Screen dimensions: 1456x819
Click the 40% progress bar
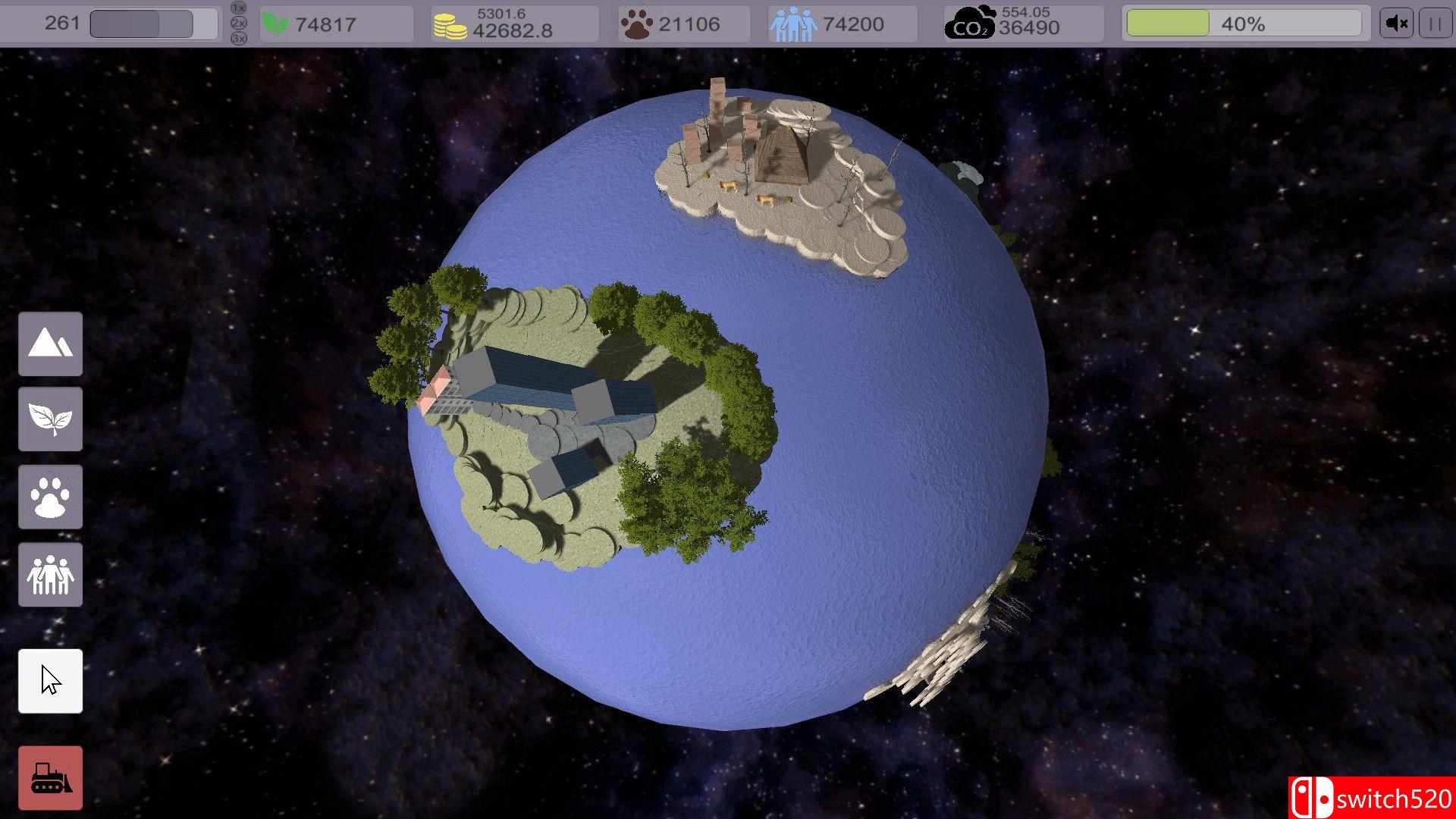[x=1244, y=23]
